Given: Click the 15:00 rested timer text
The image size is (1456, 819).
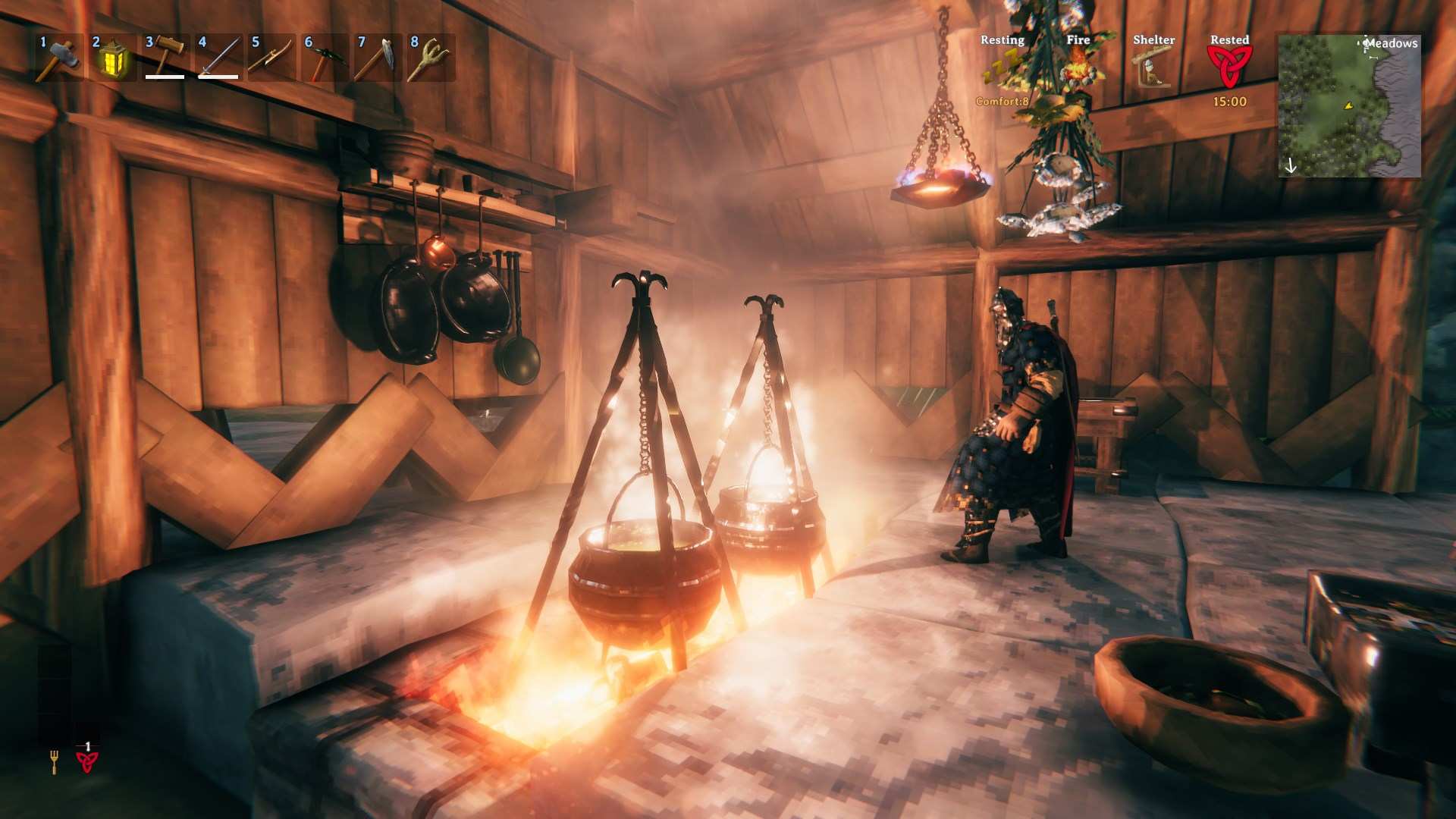Looking at the screenshot, I should click(x=1230, y=102).
